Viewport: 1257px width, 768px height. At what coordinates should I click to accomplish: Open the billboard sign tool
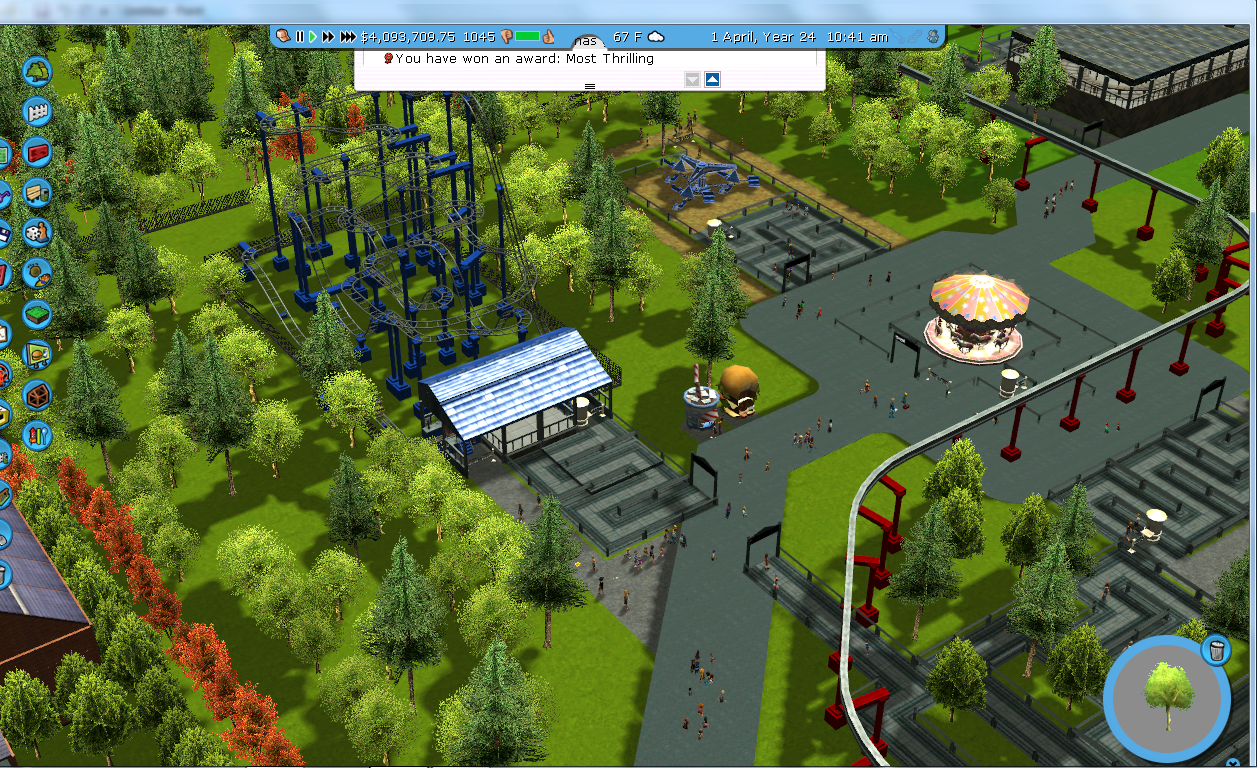coord(37,354)
